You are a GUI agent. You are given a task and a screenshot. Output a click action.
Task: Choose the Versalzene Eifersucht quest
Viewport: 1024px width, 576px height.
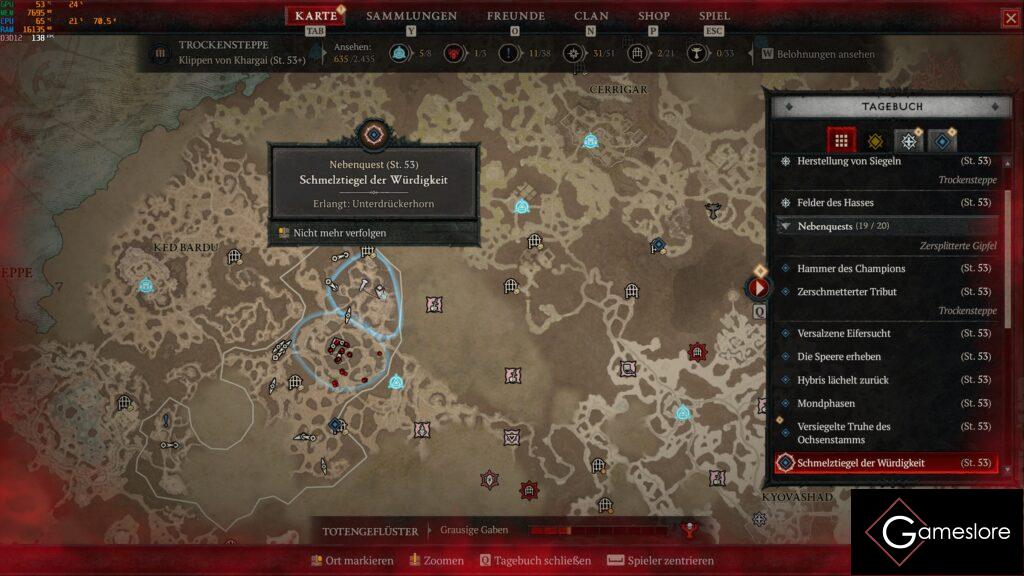[843, 333]
